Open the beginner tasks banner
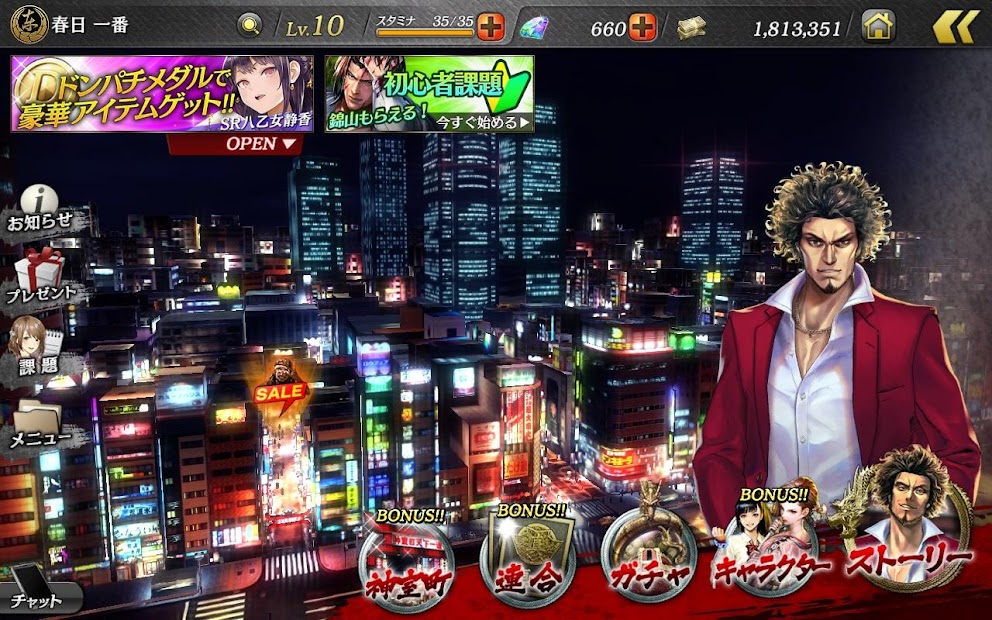This screenshot has height=620, width=992. (x=429, y=93)
